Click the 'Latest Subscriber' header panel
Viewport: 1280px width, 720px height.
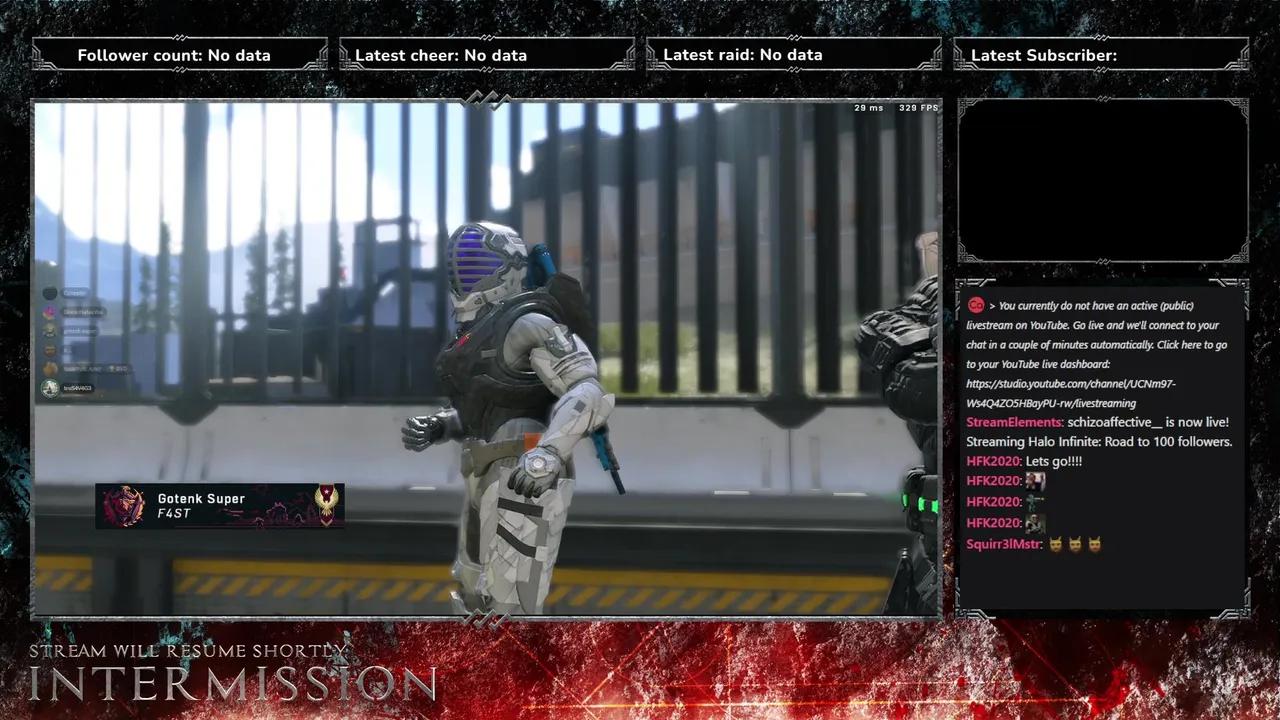[1100, 55]
